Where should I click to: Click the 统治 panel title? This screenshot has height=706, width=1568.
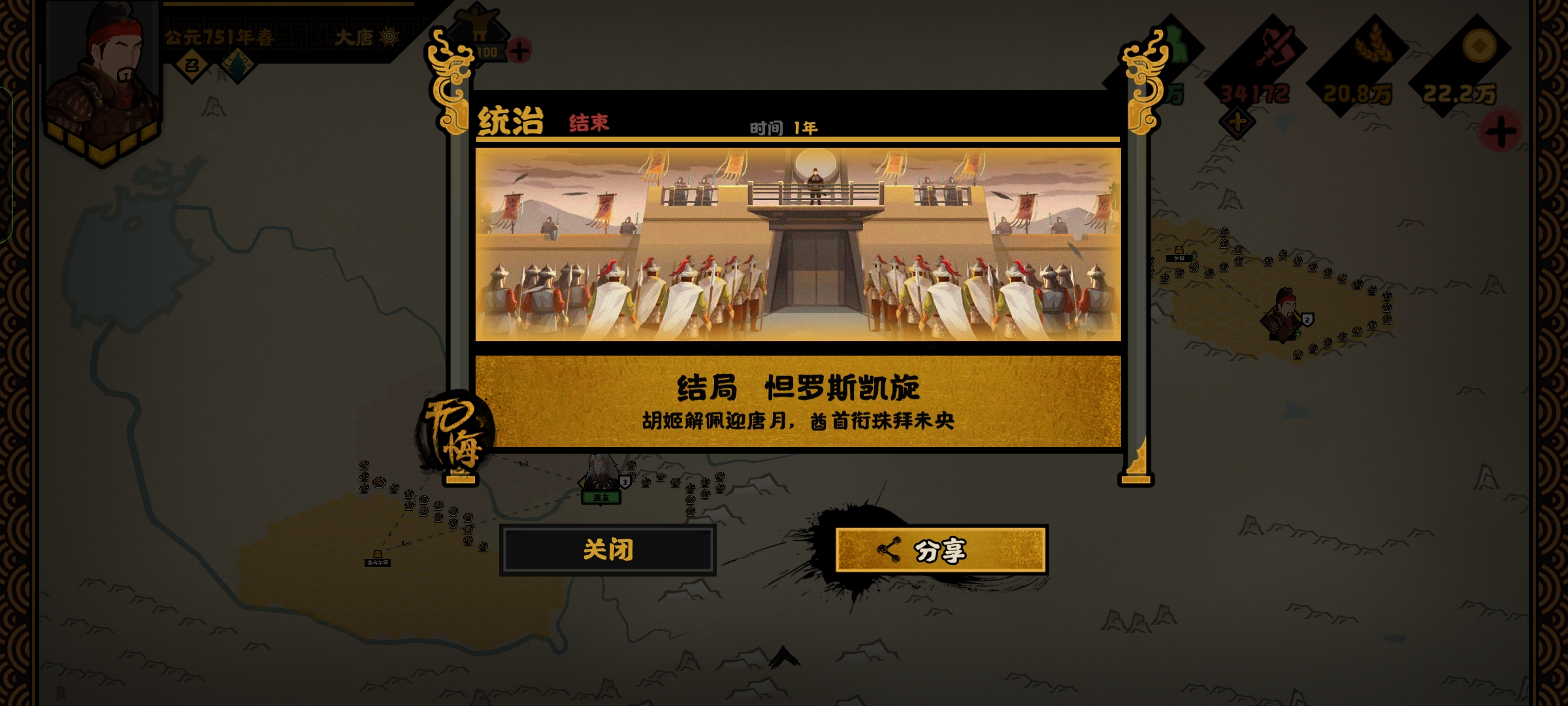tap(510, 122)
